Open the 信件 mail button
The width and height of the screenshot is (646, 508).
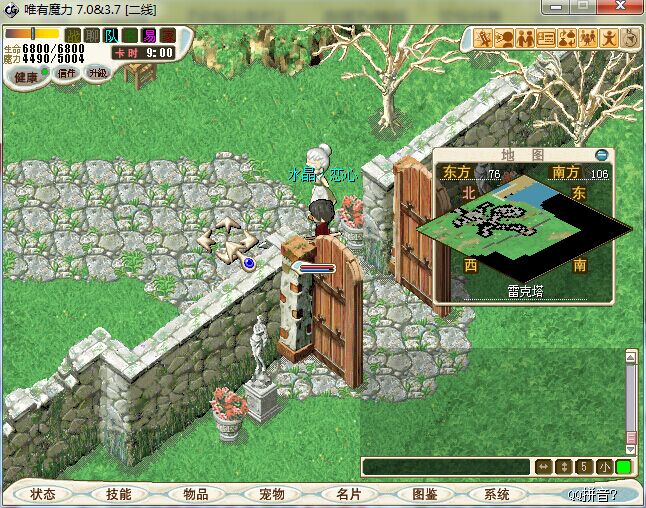(x=67, y=73)
